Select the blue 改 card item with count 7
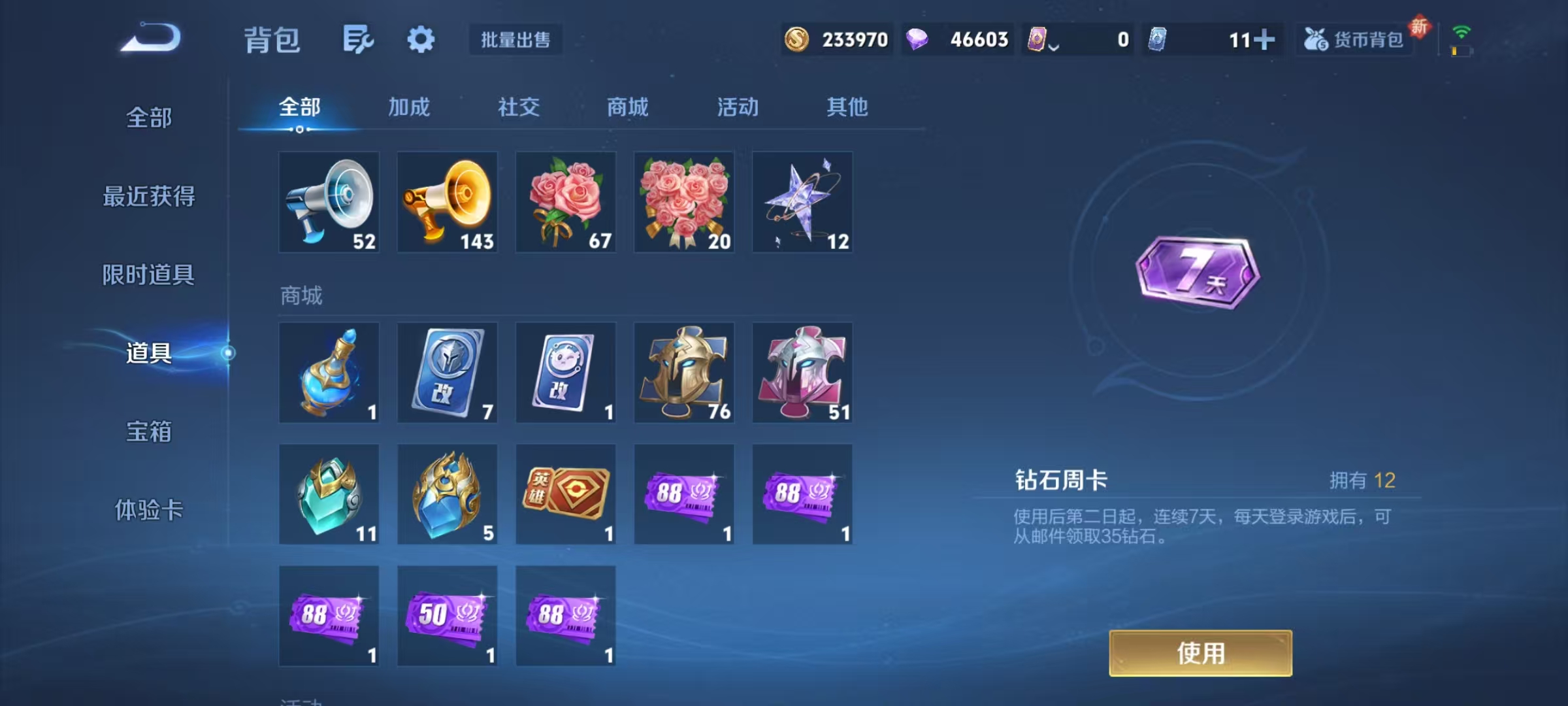1568x706 pixels. (x=448, y=373)
